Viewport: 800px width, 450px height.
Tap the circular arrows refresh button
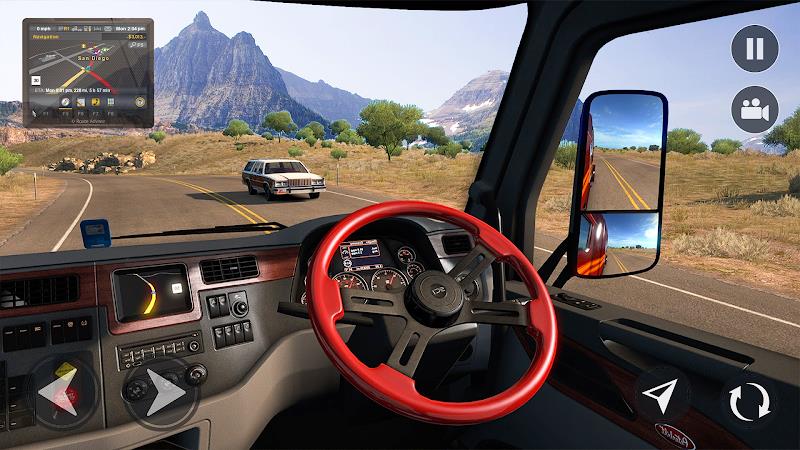pyautogui.click(x=749, y=402)
